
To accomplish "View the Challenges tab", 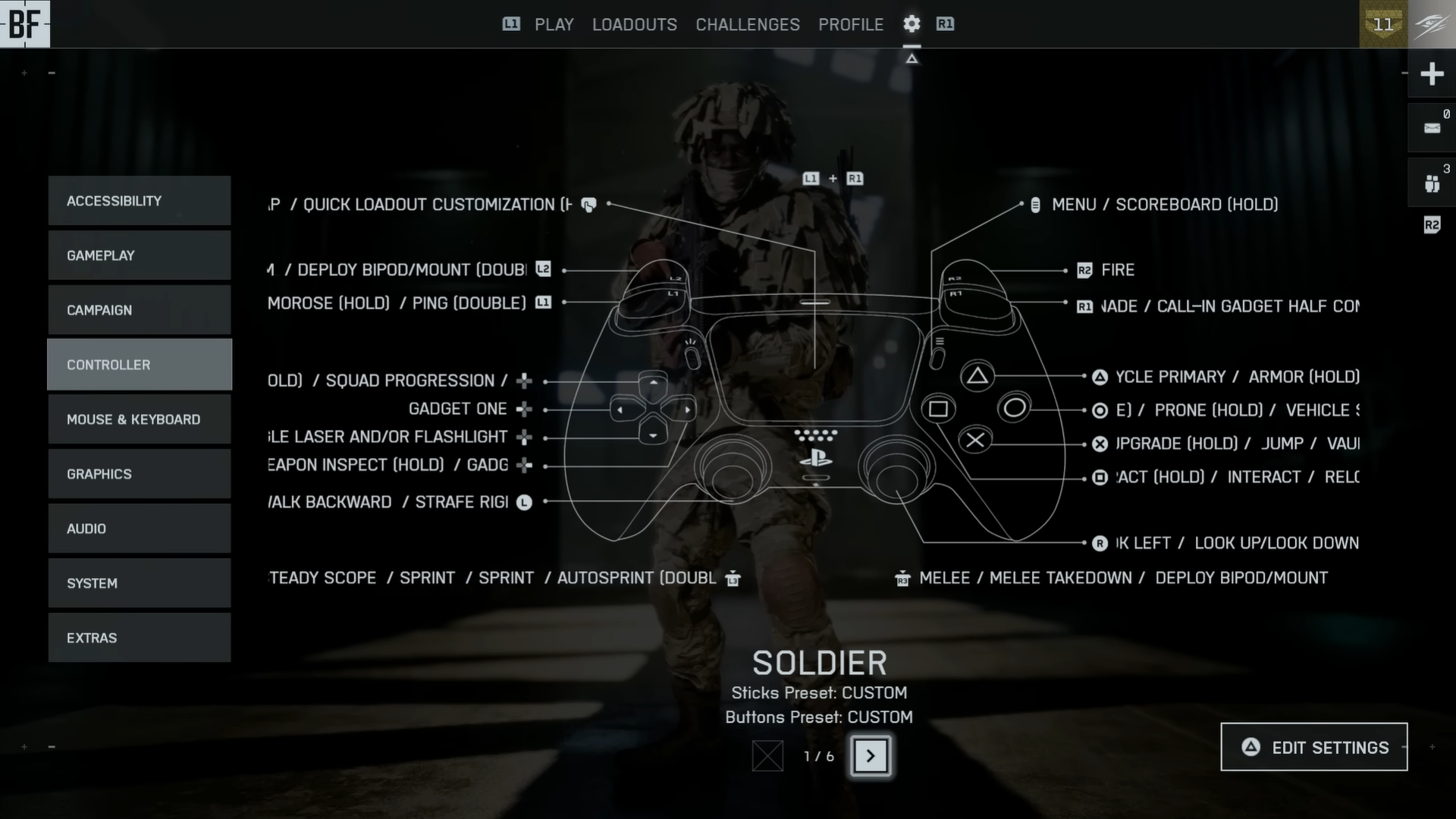I will coord(747,25).
